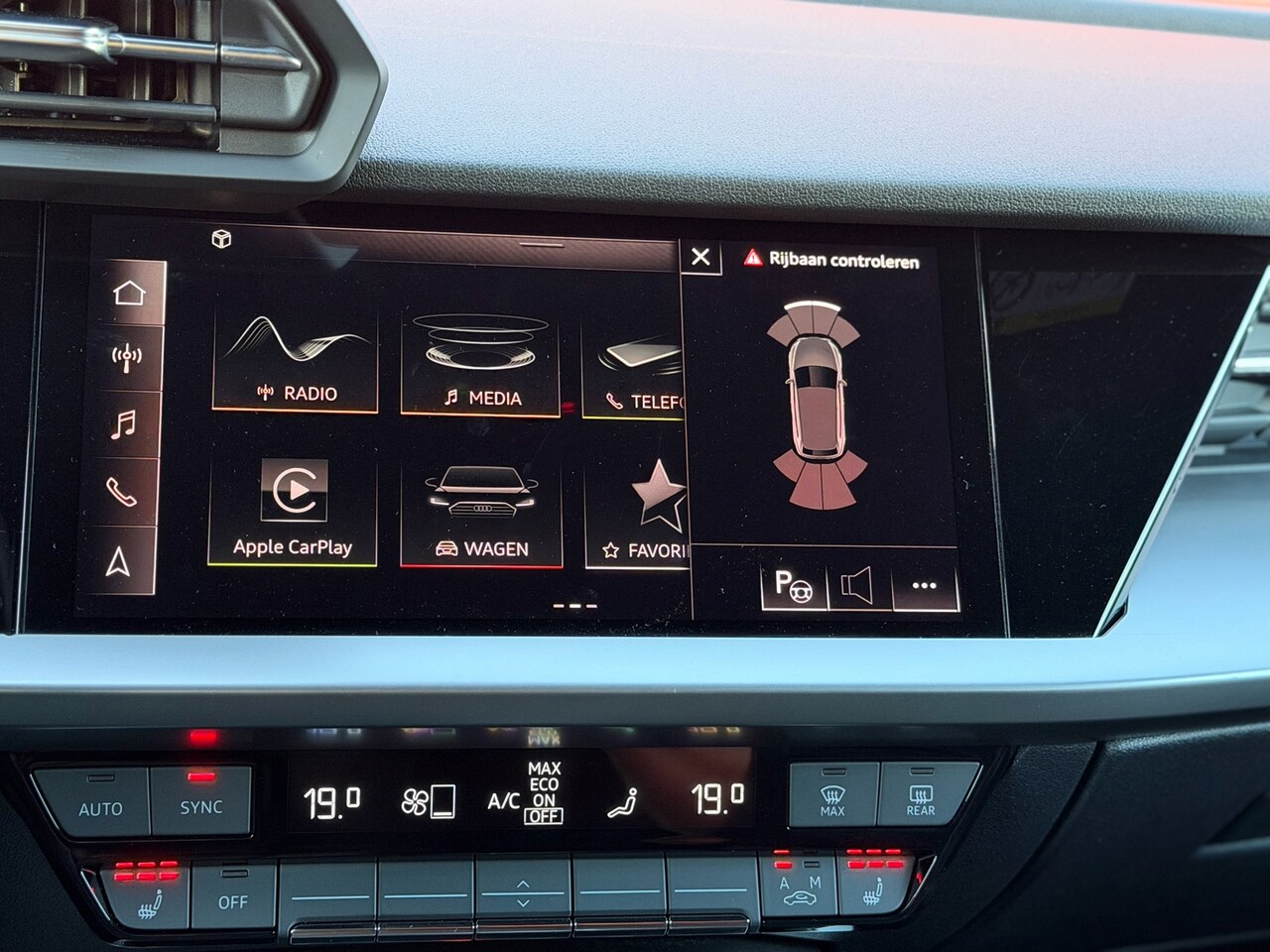Open the phone handset sidebar shortcut
The image size is (1270, 952).
(x=122, y=493)
